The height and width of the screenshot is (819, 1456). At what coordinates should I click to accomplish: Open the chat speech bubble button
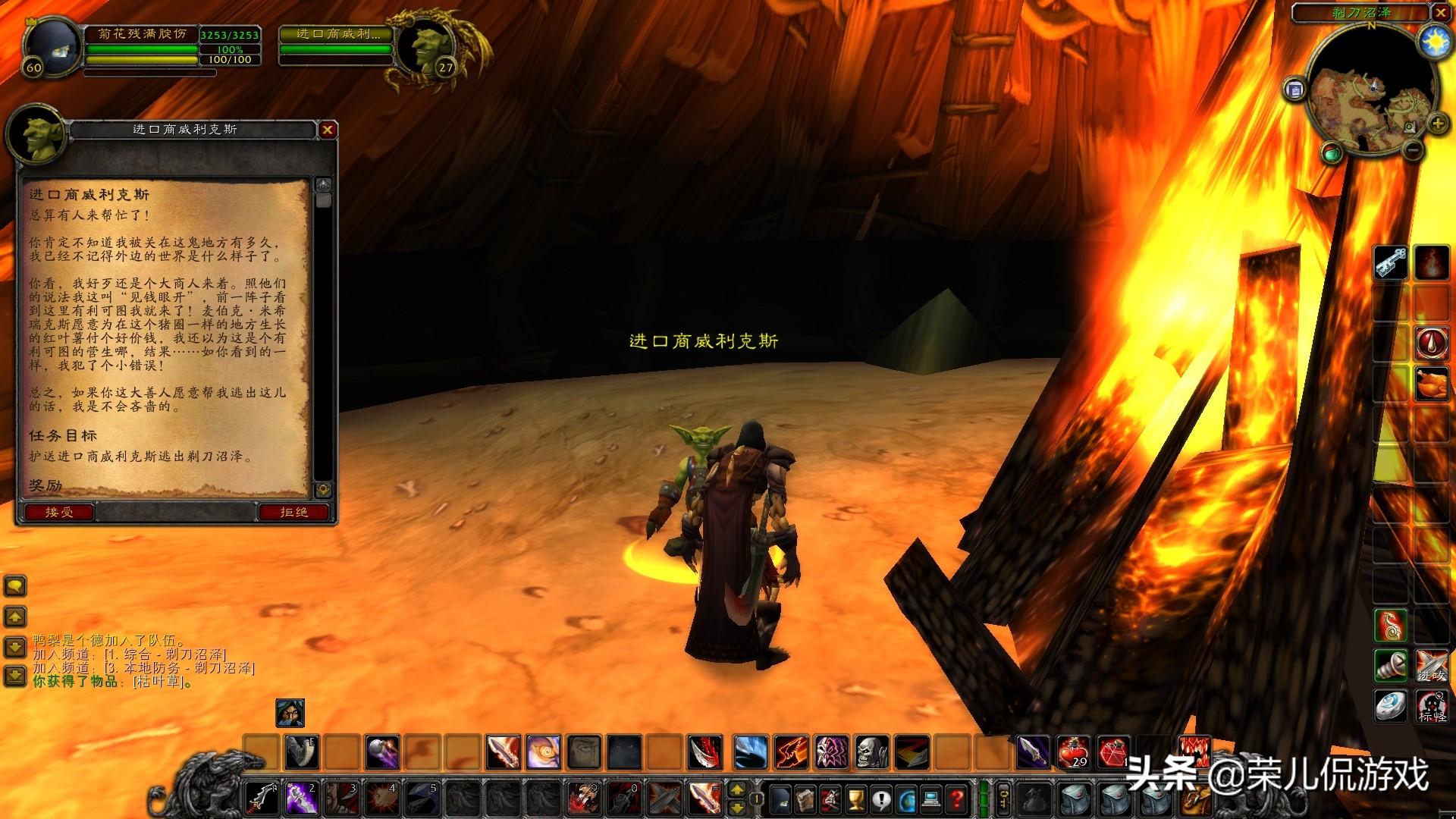(x=15, y=585)
